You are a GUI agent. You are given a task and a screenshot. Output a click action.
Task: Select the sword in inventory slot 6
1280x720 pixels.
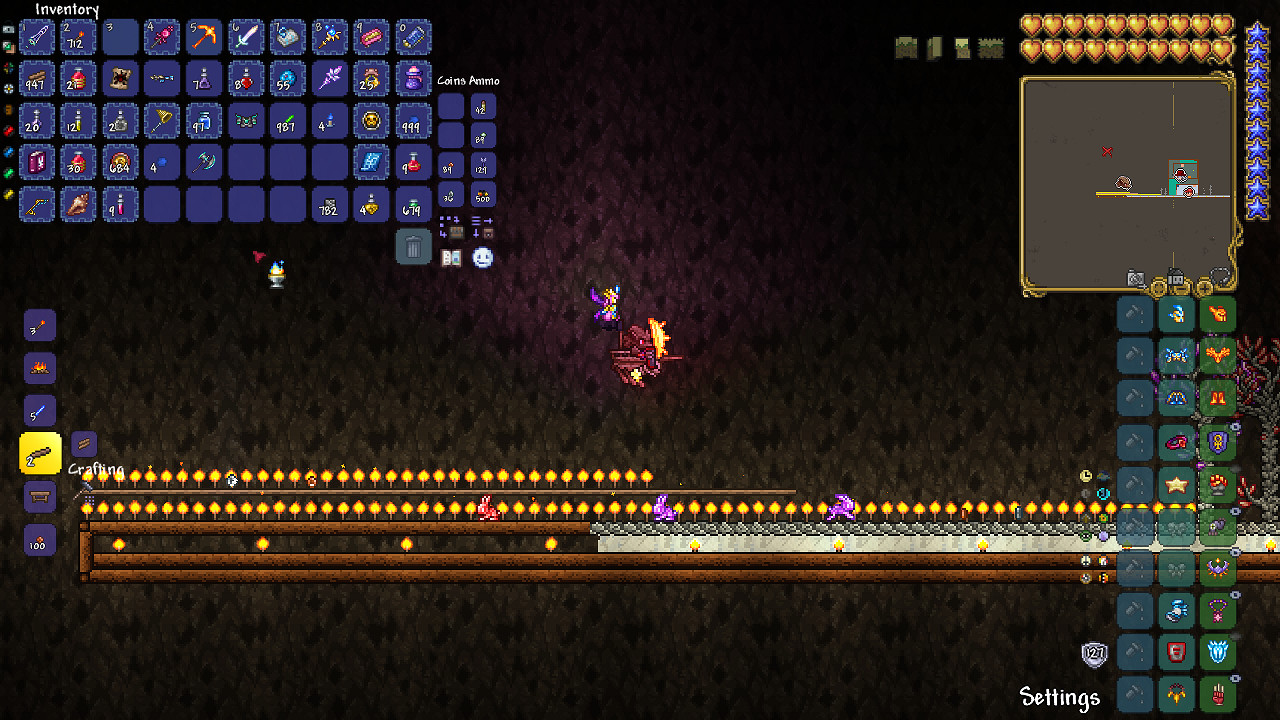tap(246, 37)
